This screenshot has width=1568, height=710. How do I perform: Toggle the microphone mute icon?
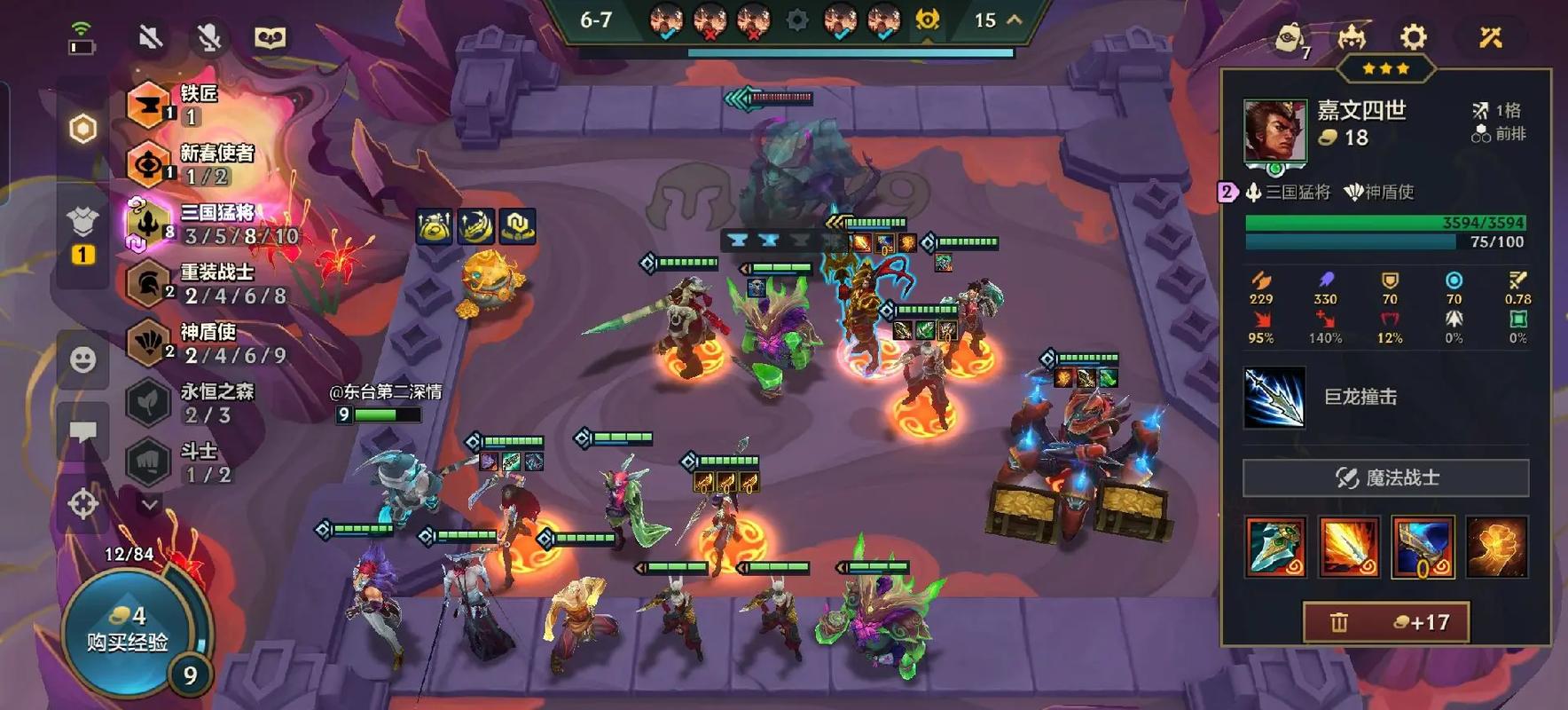[x=209, y=37]
